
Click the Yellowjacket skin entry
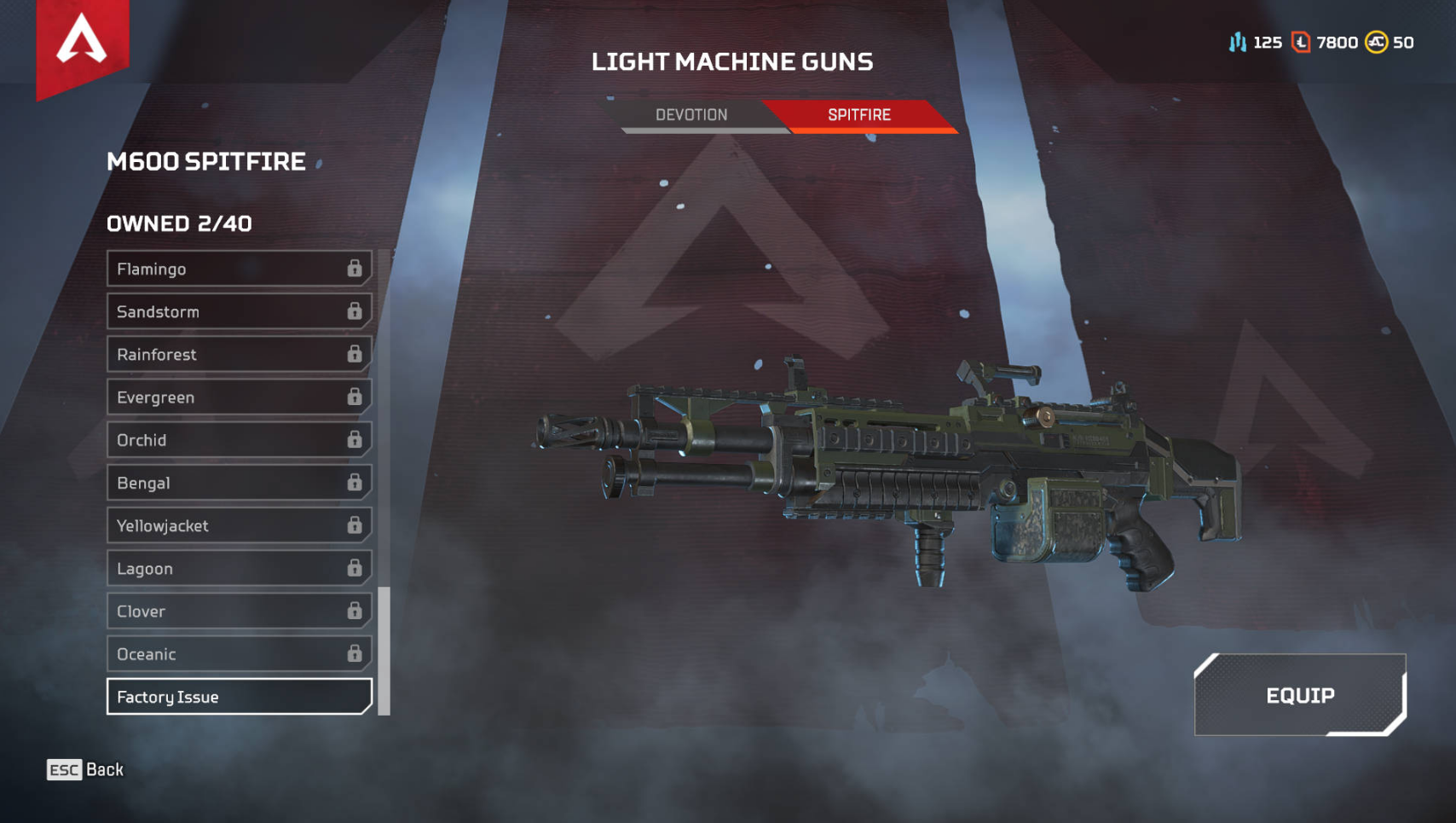pos(239,525)
